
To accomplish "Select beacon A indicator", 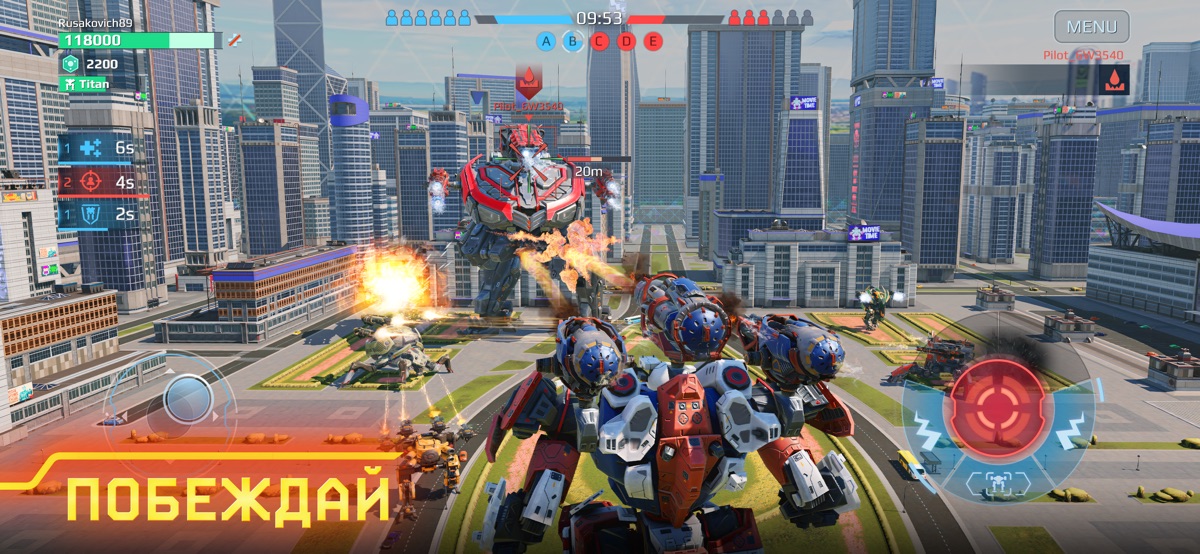I will [x=546, y=41].
